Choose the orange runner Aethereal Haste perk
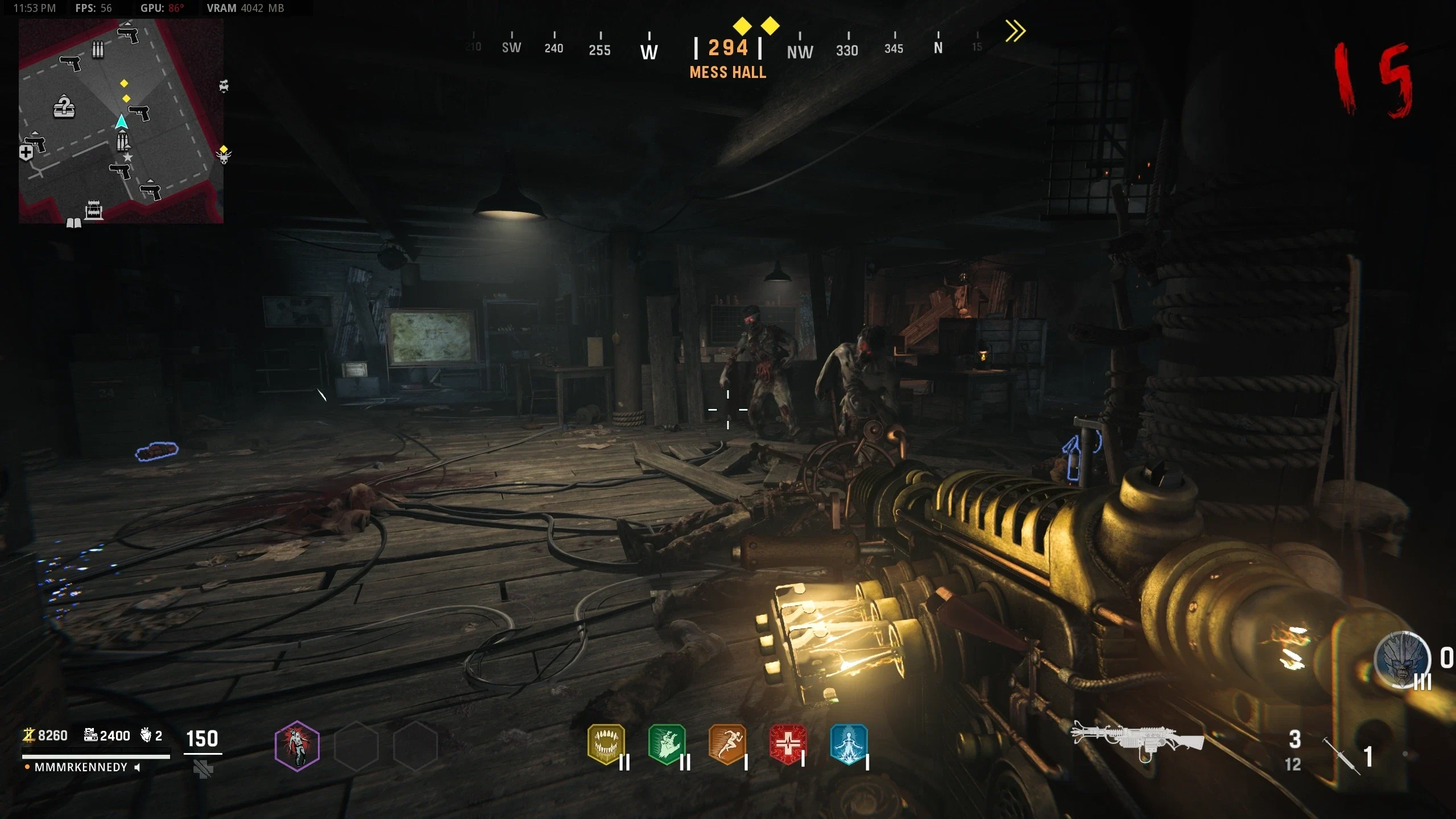 click(x=727, y=744)
